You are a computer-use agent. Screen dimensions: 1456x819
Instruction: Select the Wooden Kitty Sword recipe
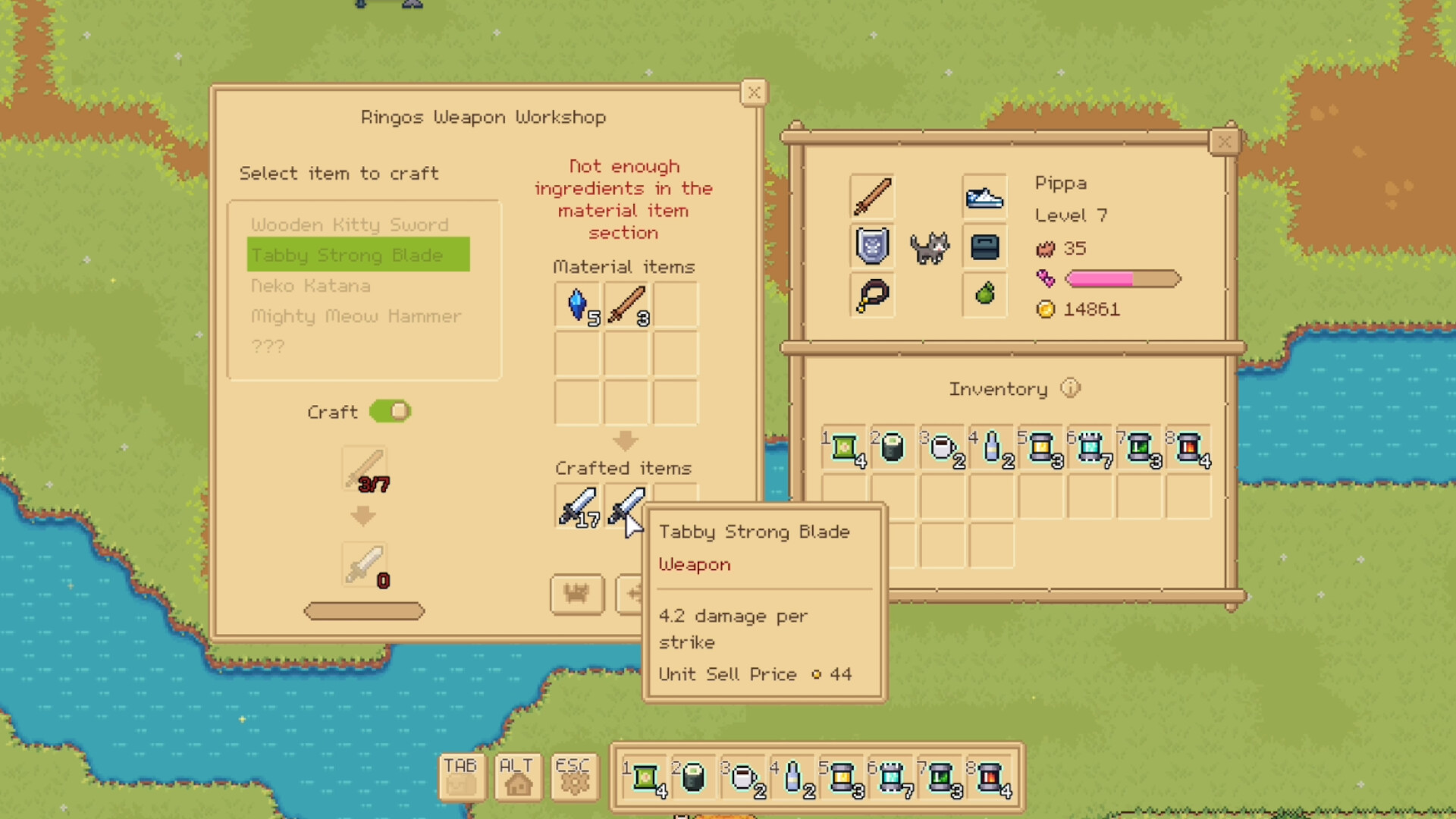pyautogui.click(x=350, y=224)
